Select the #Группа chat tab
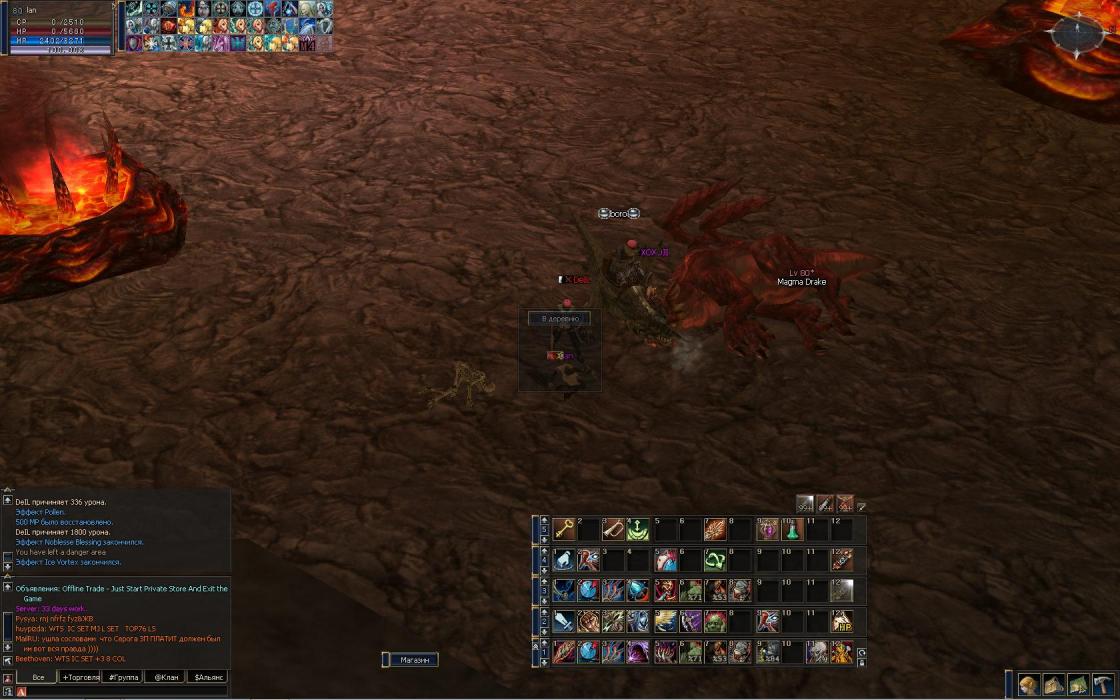The image size is (1120, 700). coord(123,677)
